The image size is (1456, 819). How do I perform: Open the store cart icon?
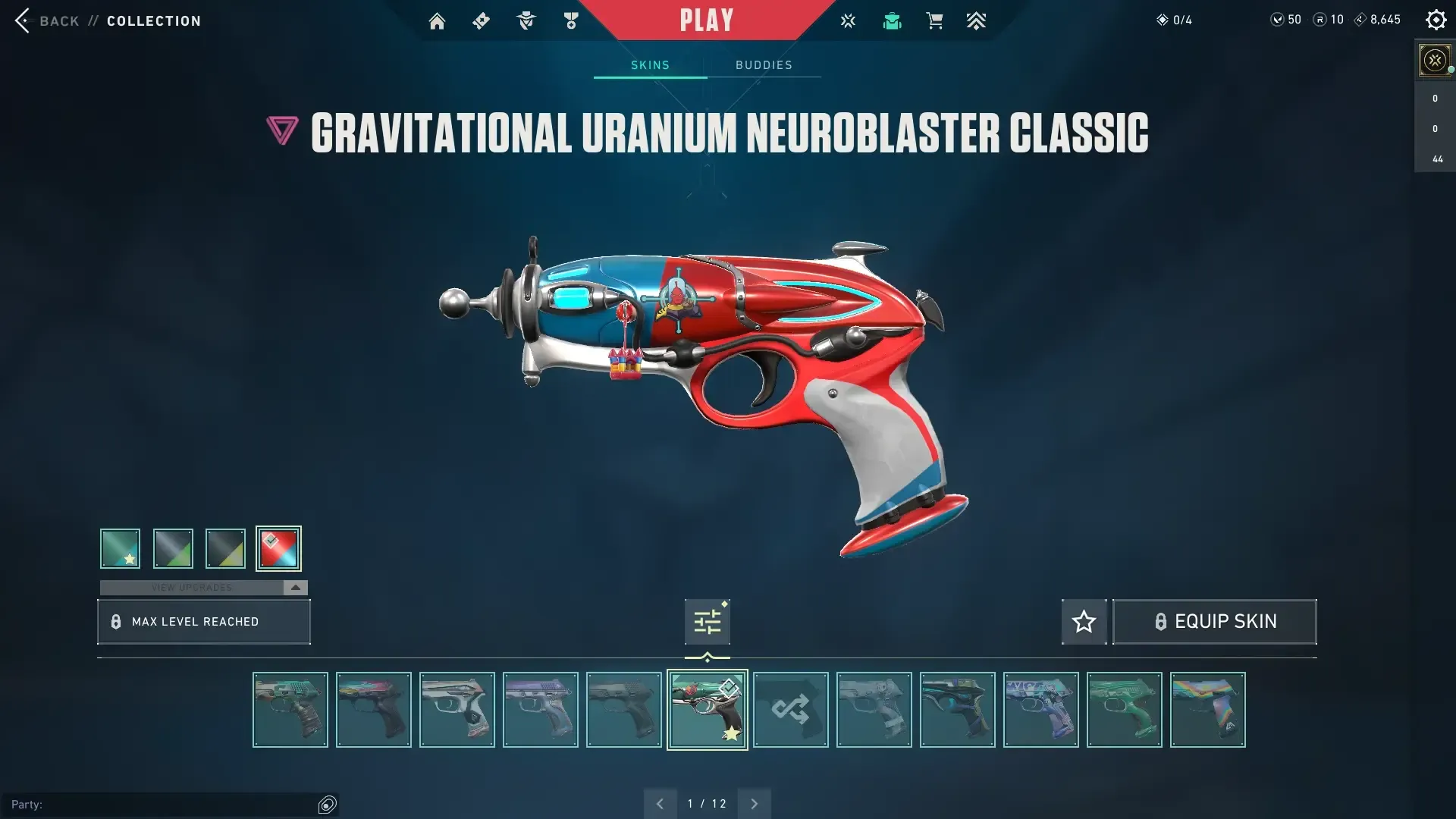point(934,21)
